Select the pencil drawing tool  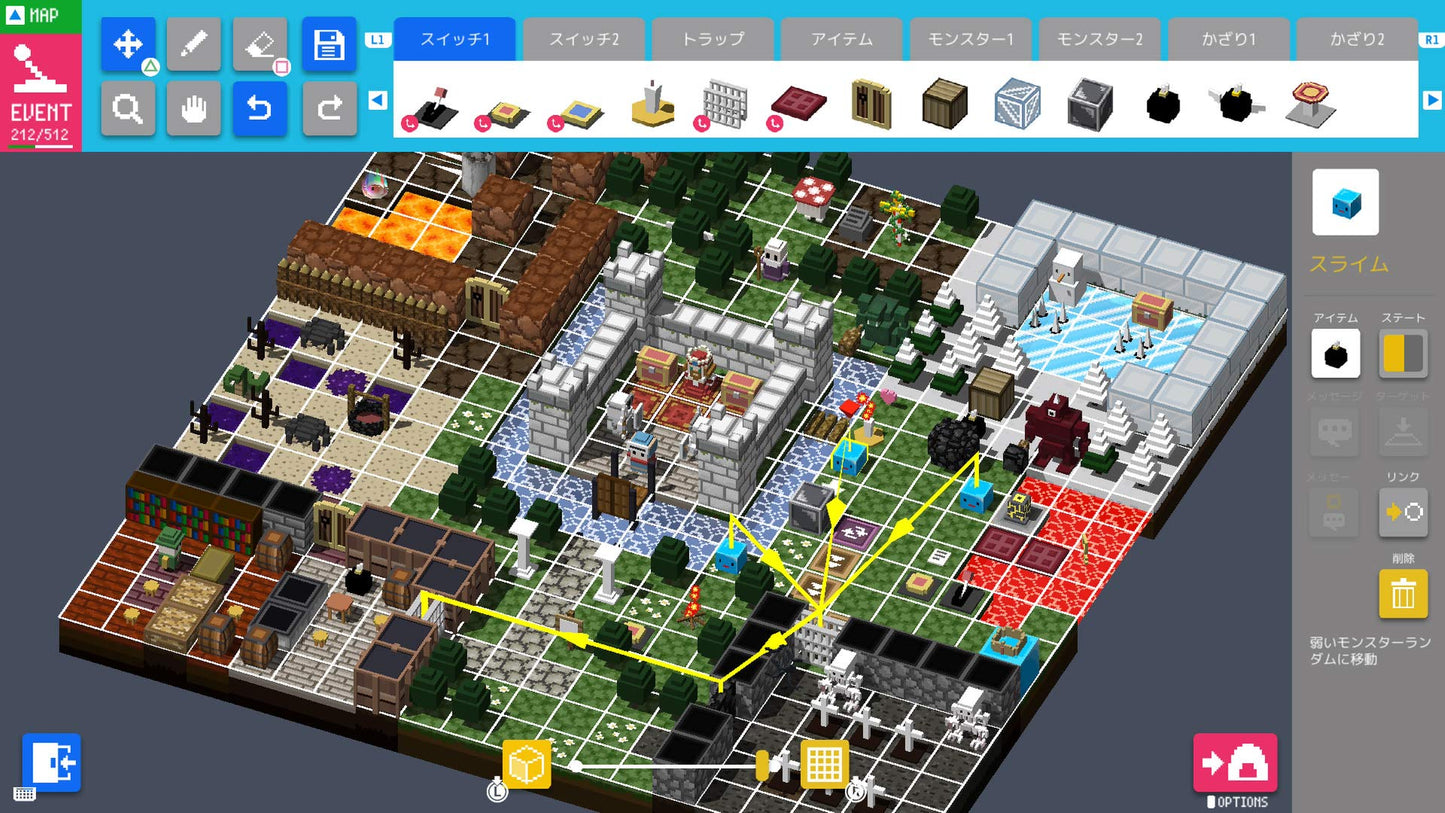tap(194, 44)
